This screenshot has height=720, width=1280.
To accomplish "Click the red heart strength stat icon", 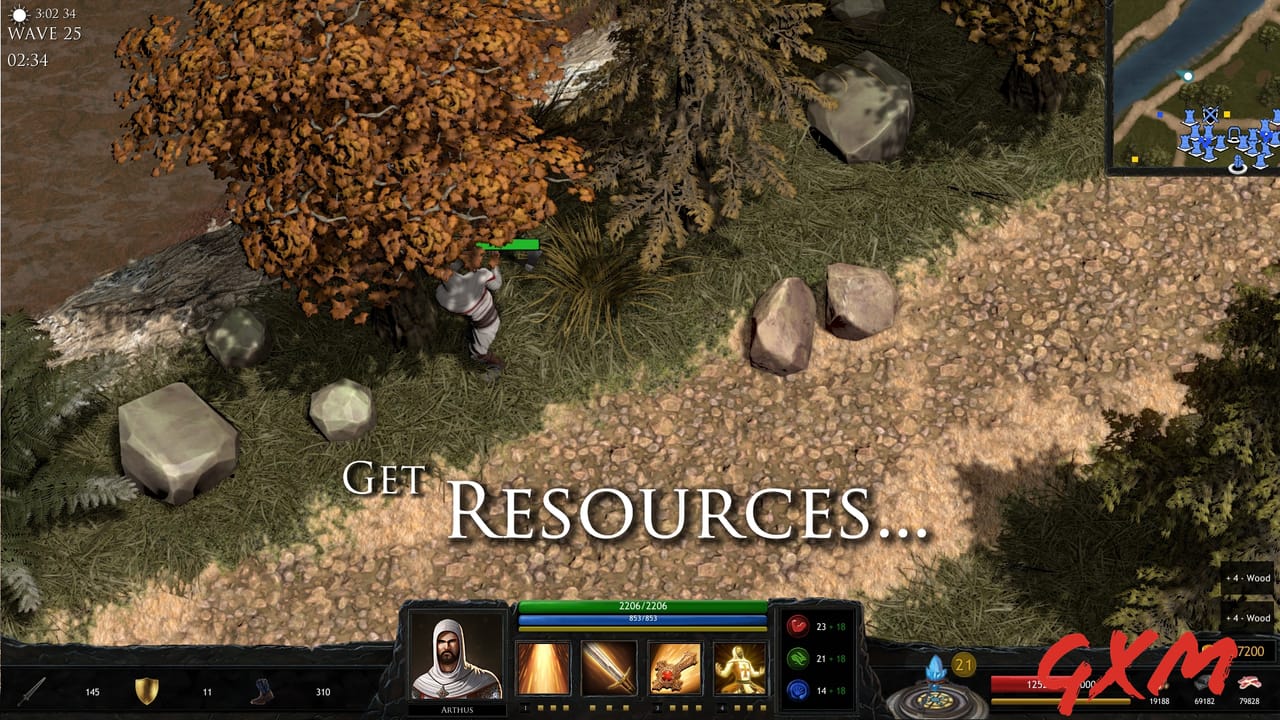I will pos(796,626).
